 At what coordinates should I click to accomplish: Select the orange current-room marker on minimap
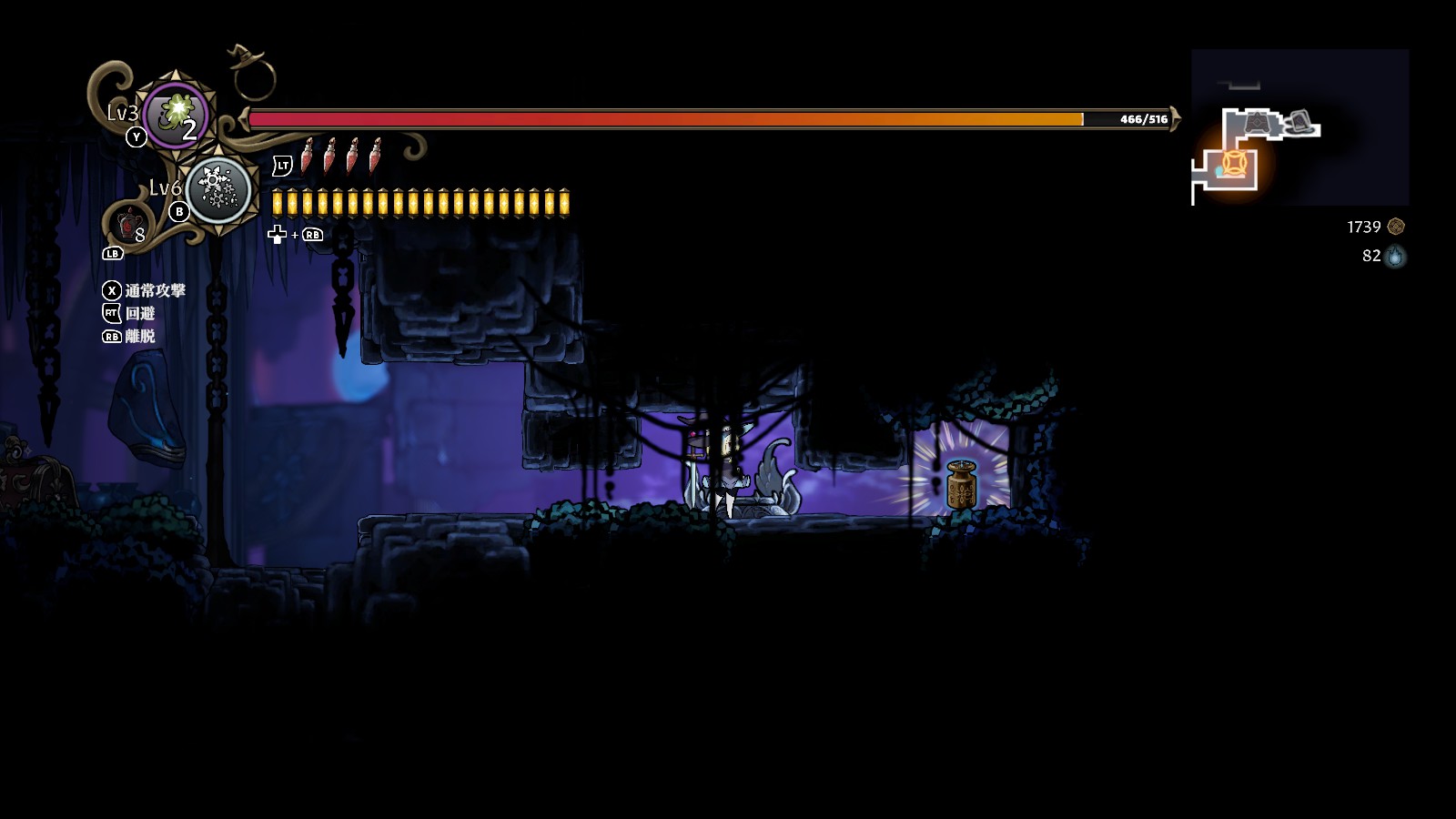pyautogui.click(x=1233, y=164)
